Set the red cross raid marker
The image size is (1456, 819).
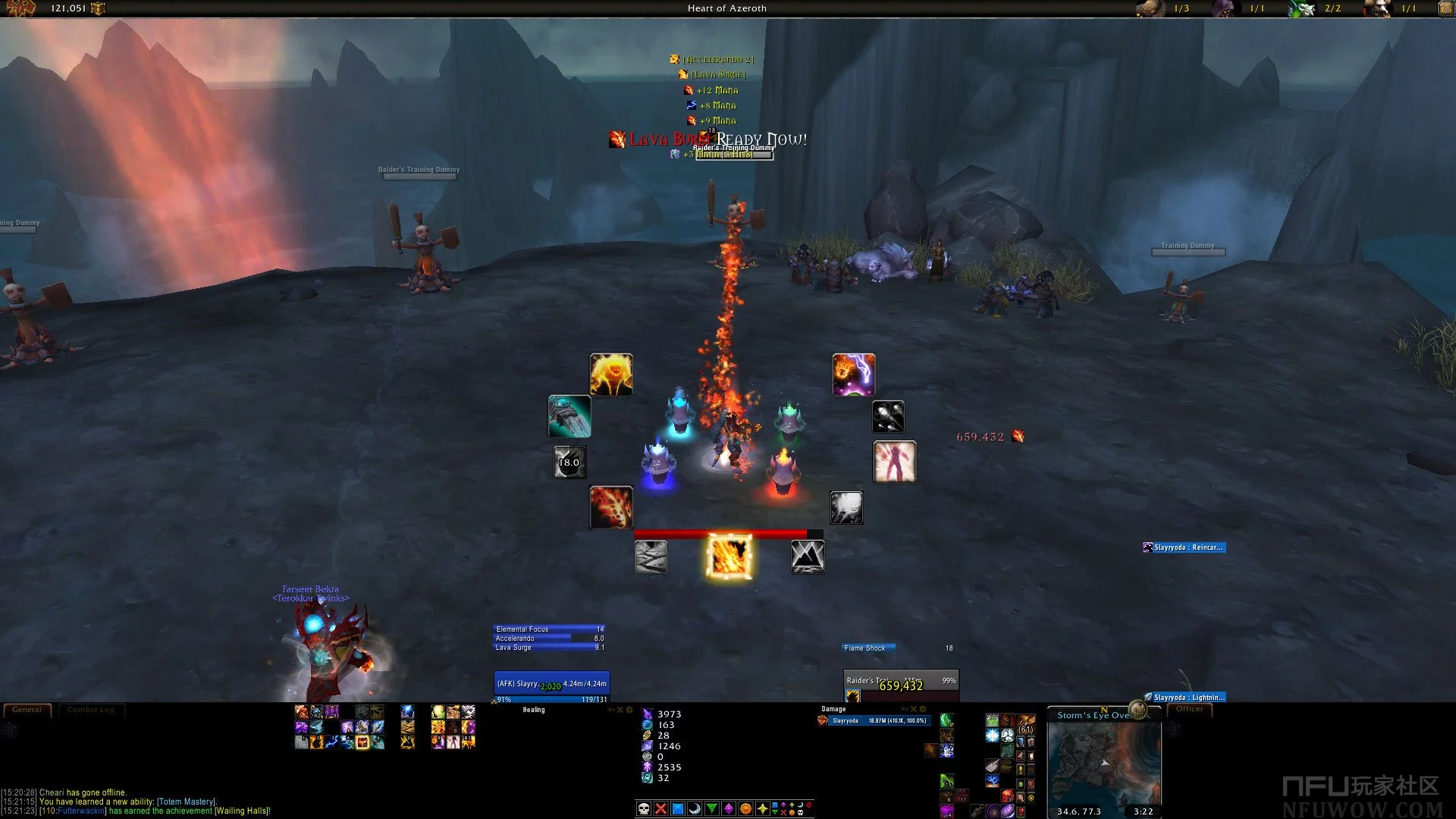[x=661, y=808]
